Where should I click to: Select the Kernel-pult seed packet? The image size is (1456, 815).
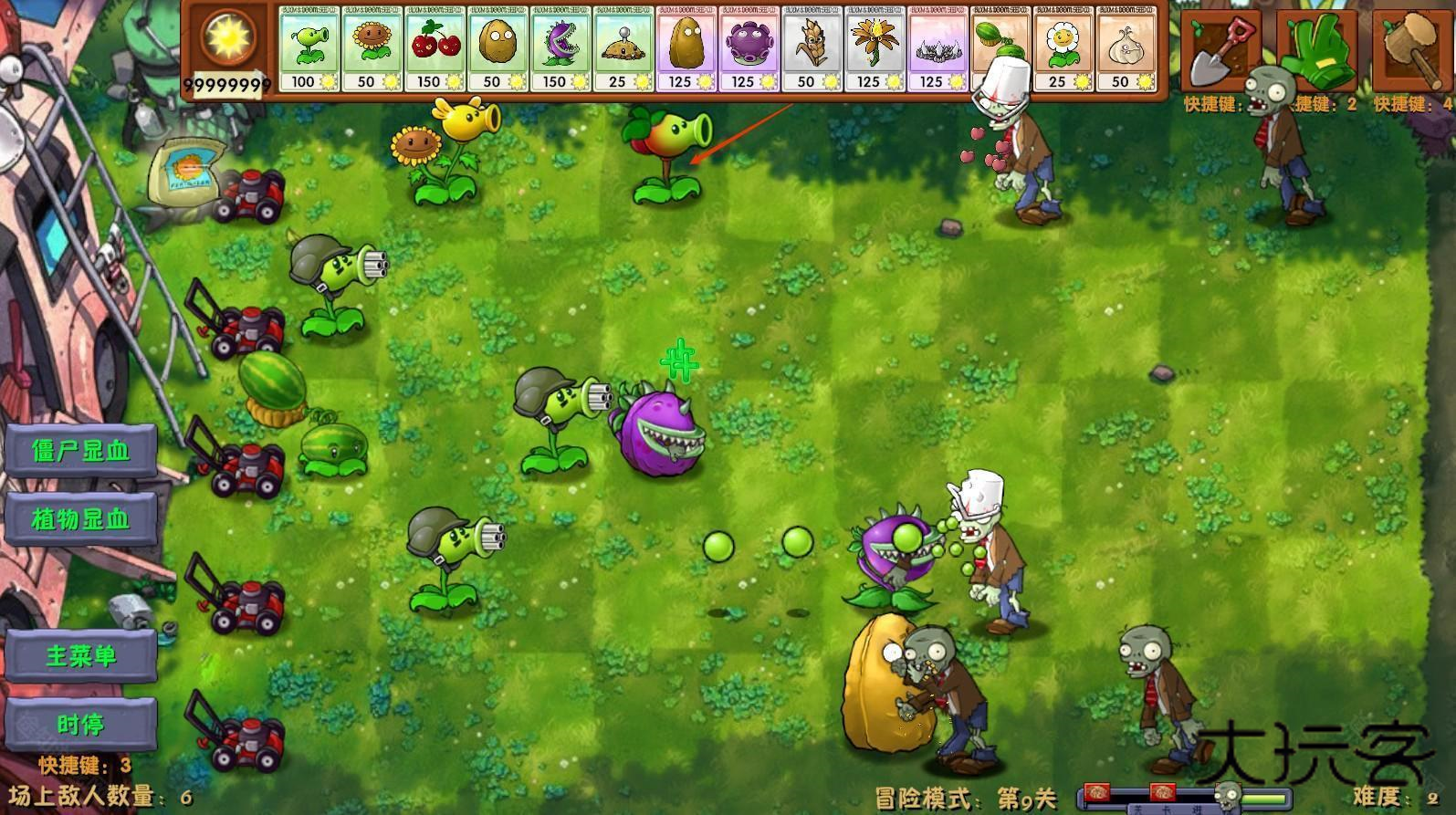tap(814, 50)
